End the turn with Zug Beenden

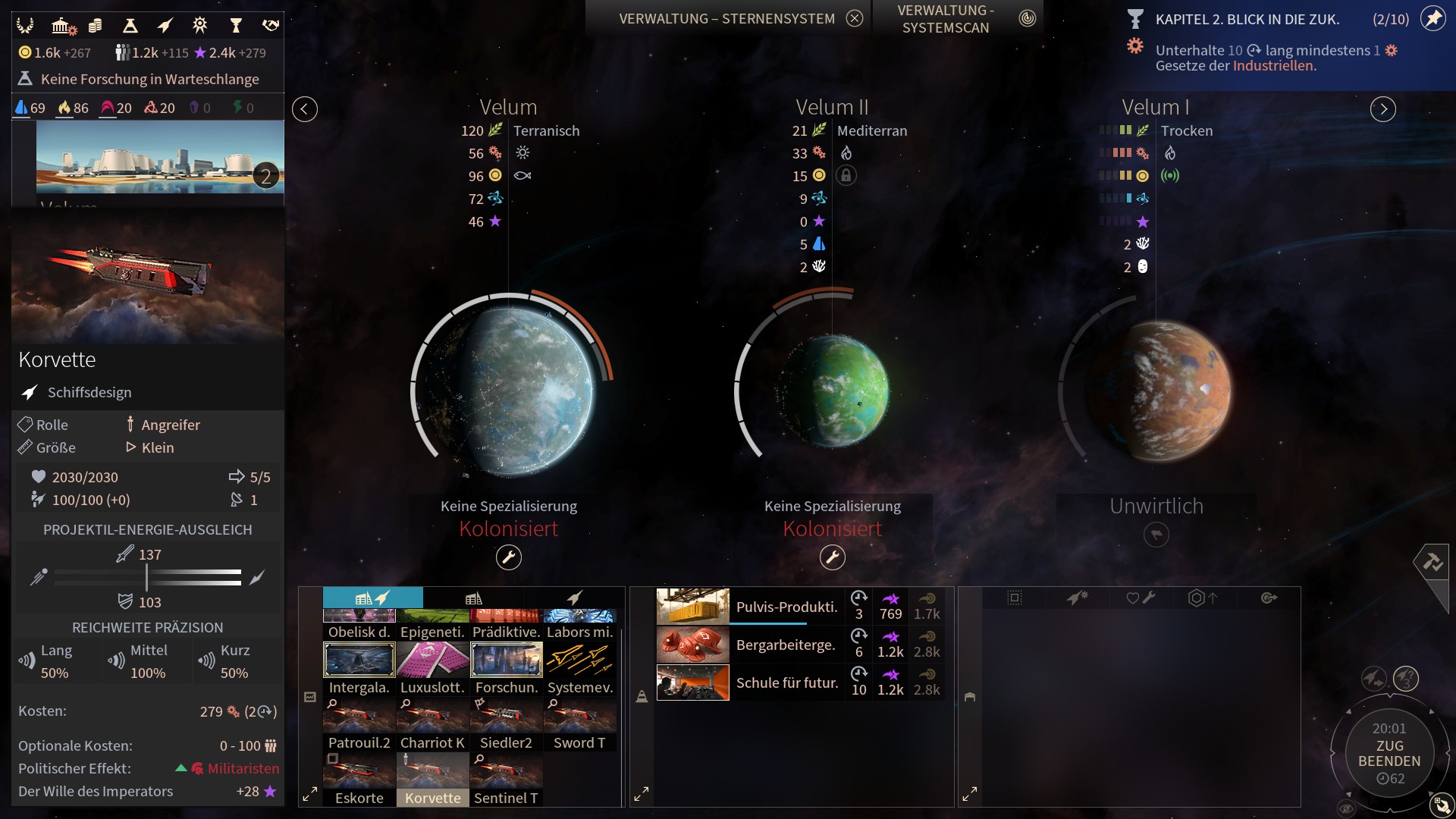click(1389, 753)
